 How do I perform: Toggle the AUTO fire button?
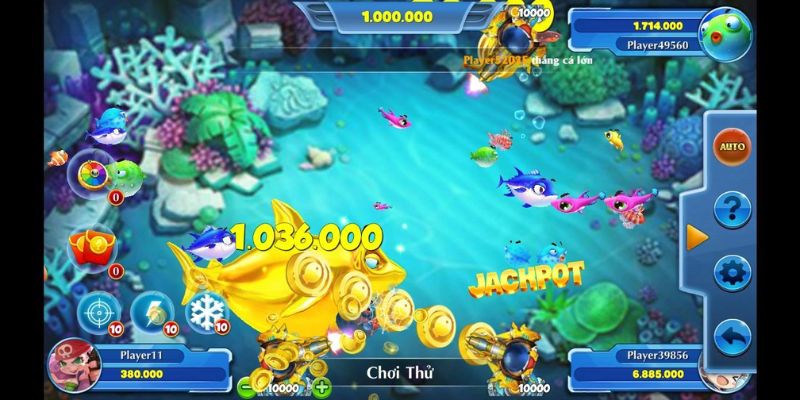pyautogui.click(x=731, y=147)
